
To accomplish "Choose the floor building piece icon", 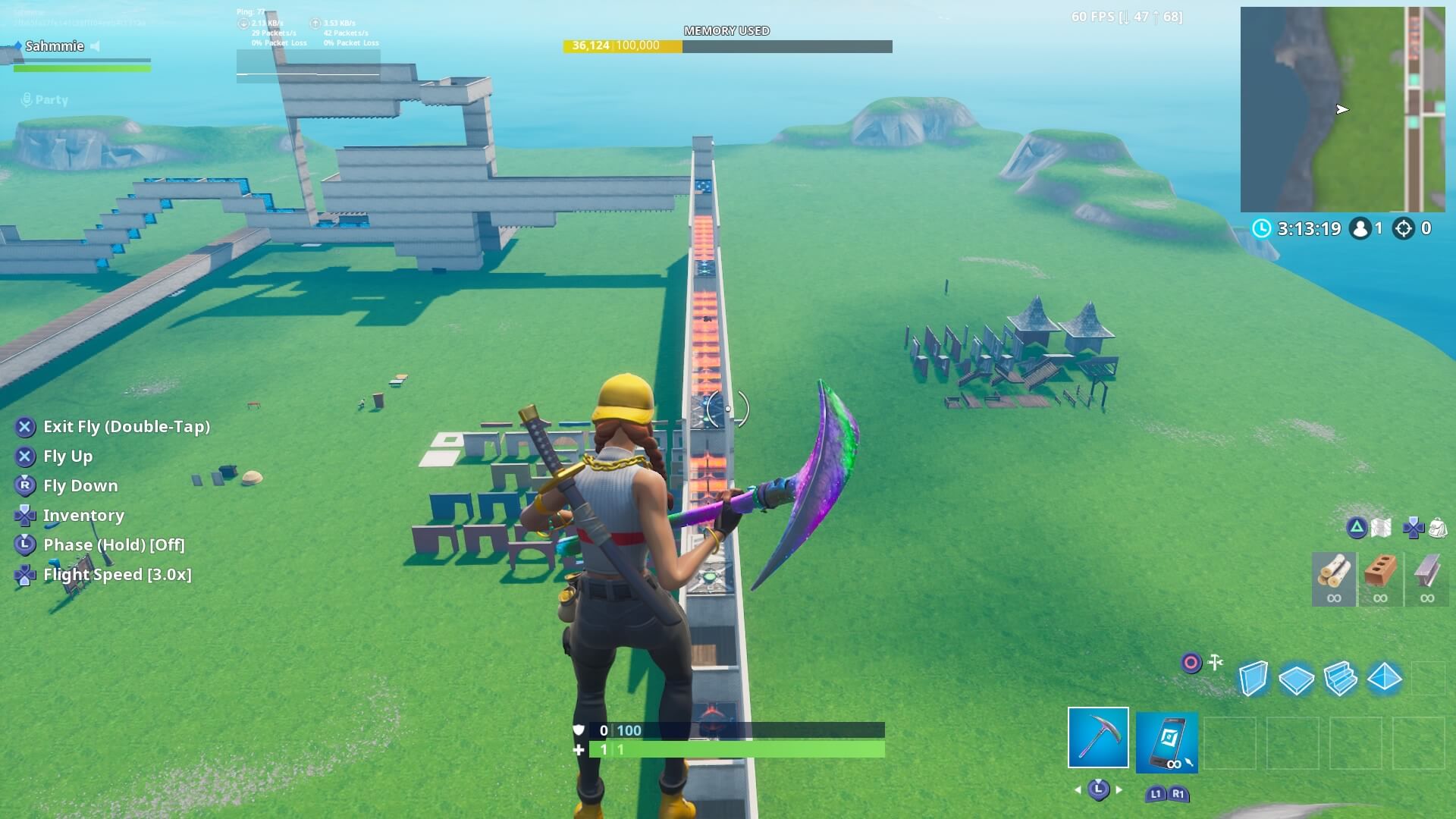I will pyautogui.click(x=1296, y=679).
